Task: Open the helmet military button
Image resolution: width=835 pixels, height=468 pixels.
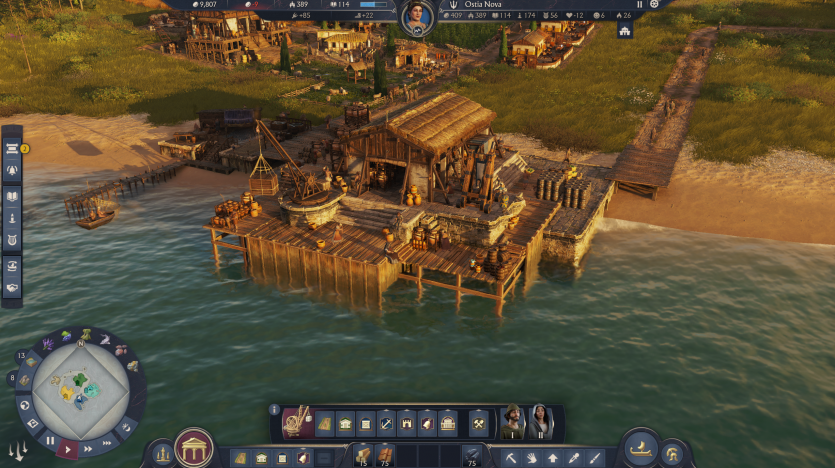Action: click(674, 455)
